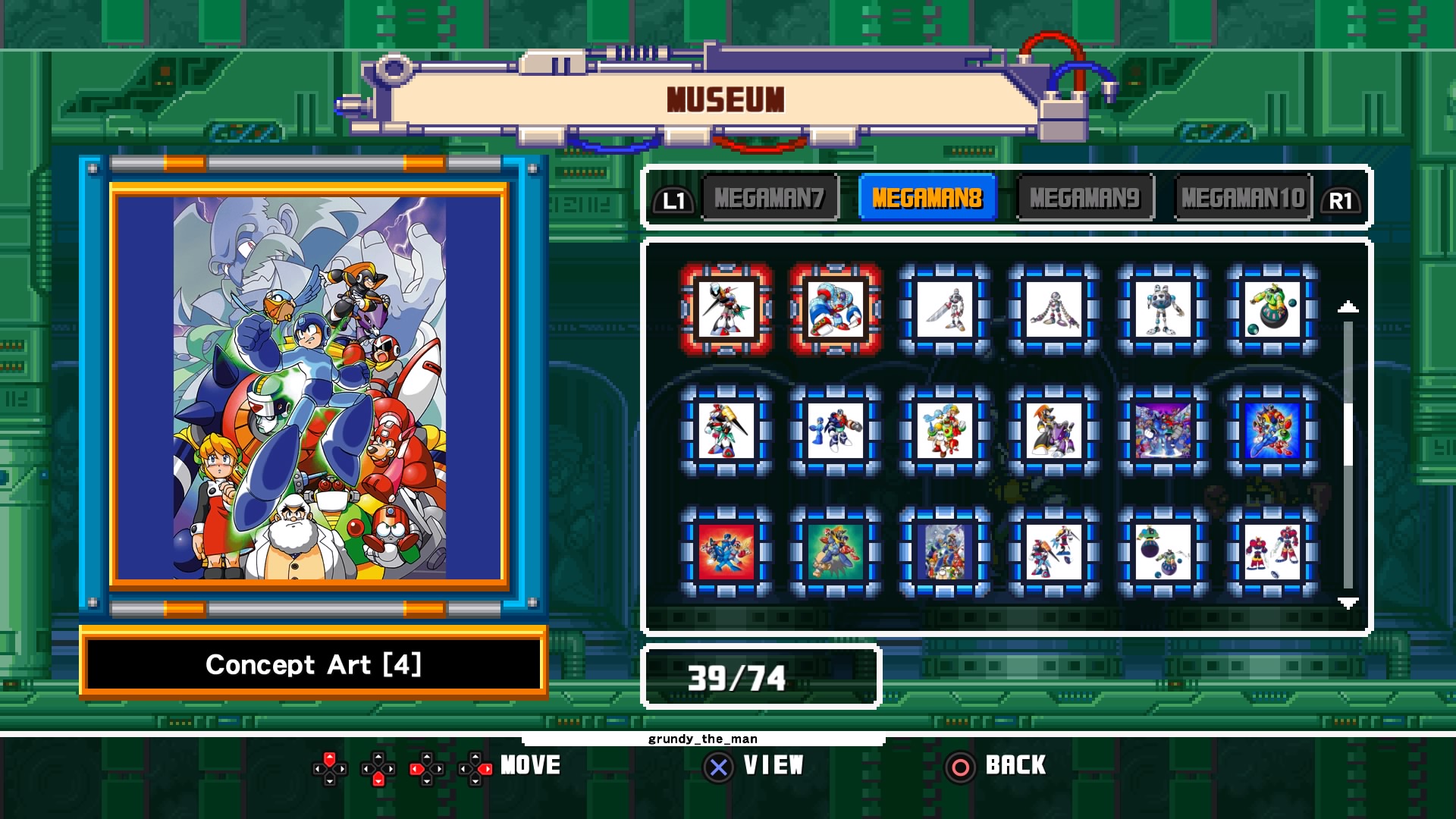Click the up-arrow D-pad MOVE icon

(x=330, y=766)
